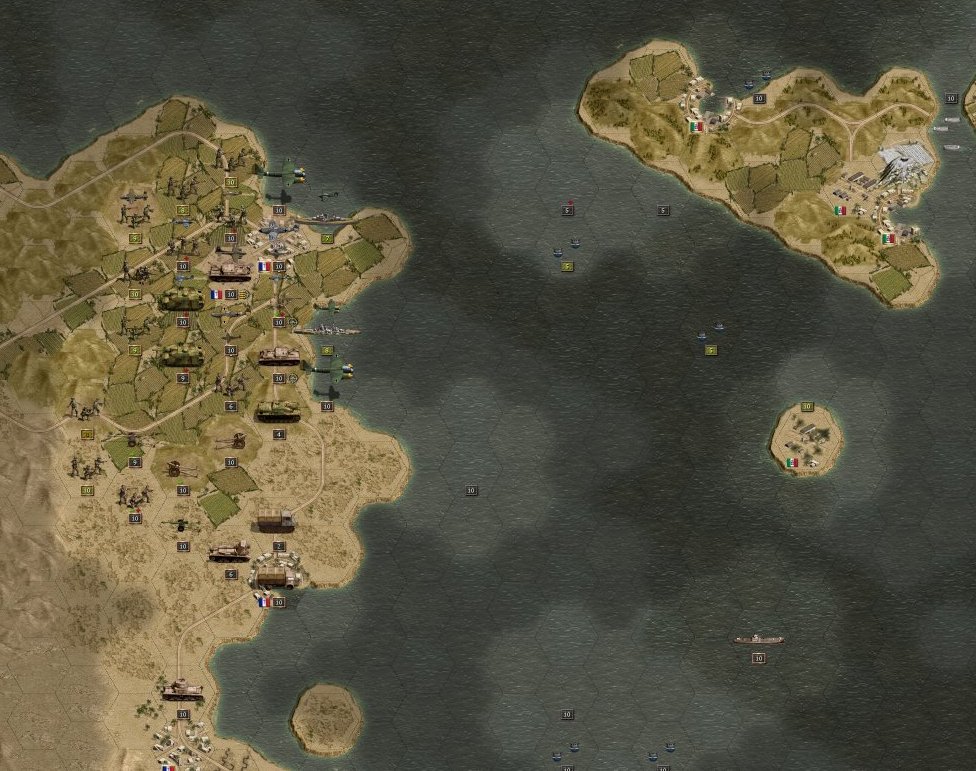Select the truck unit showing strength 2
This screenshot has width=976, height=771.
275,521
